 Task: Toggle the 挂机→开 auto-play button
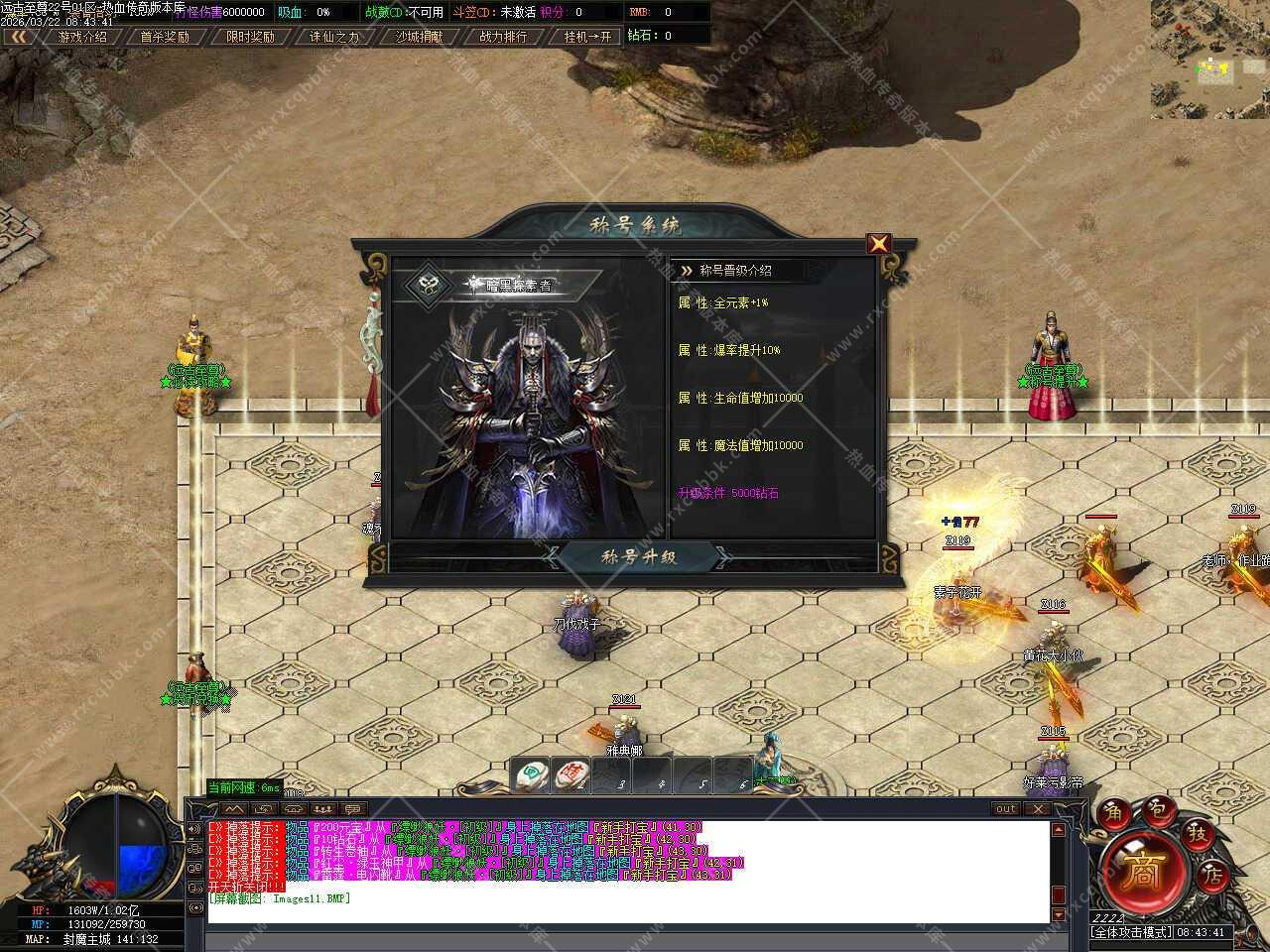coord(587,37)
